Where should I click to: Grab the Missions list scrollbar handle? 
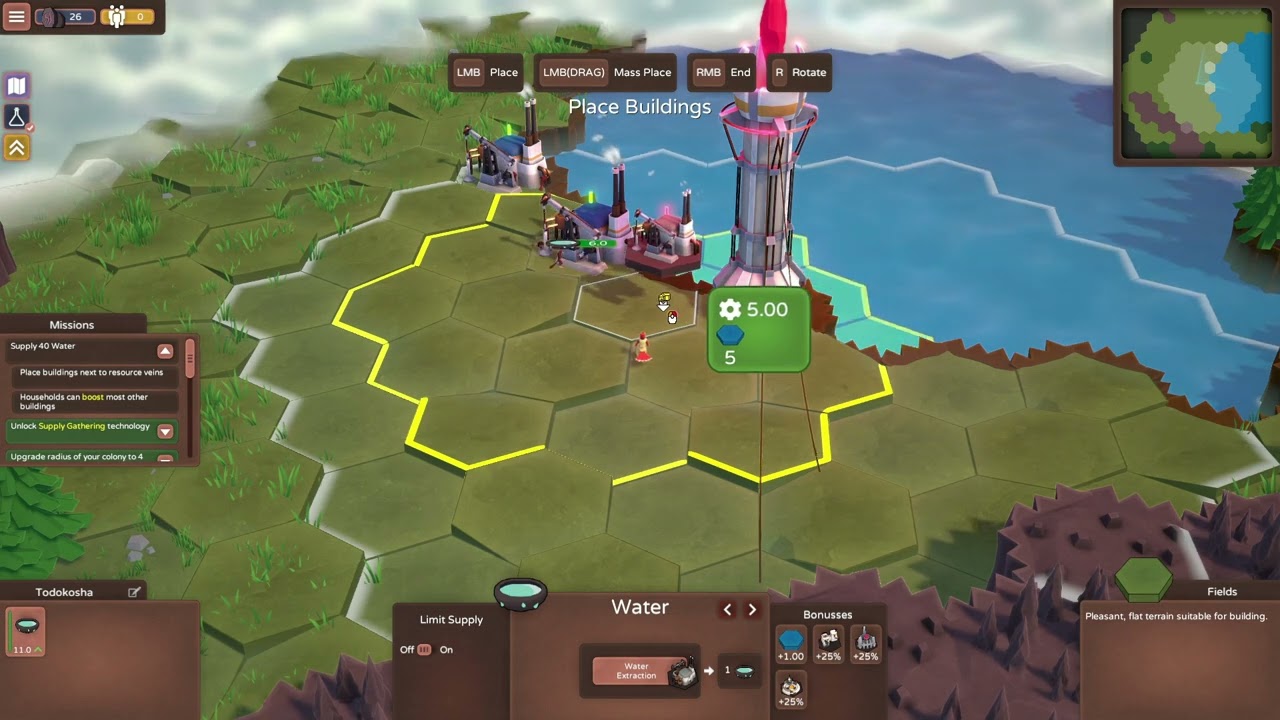pos(190,357)
